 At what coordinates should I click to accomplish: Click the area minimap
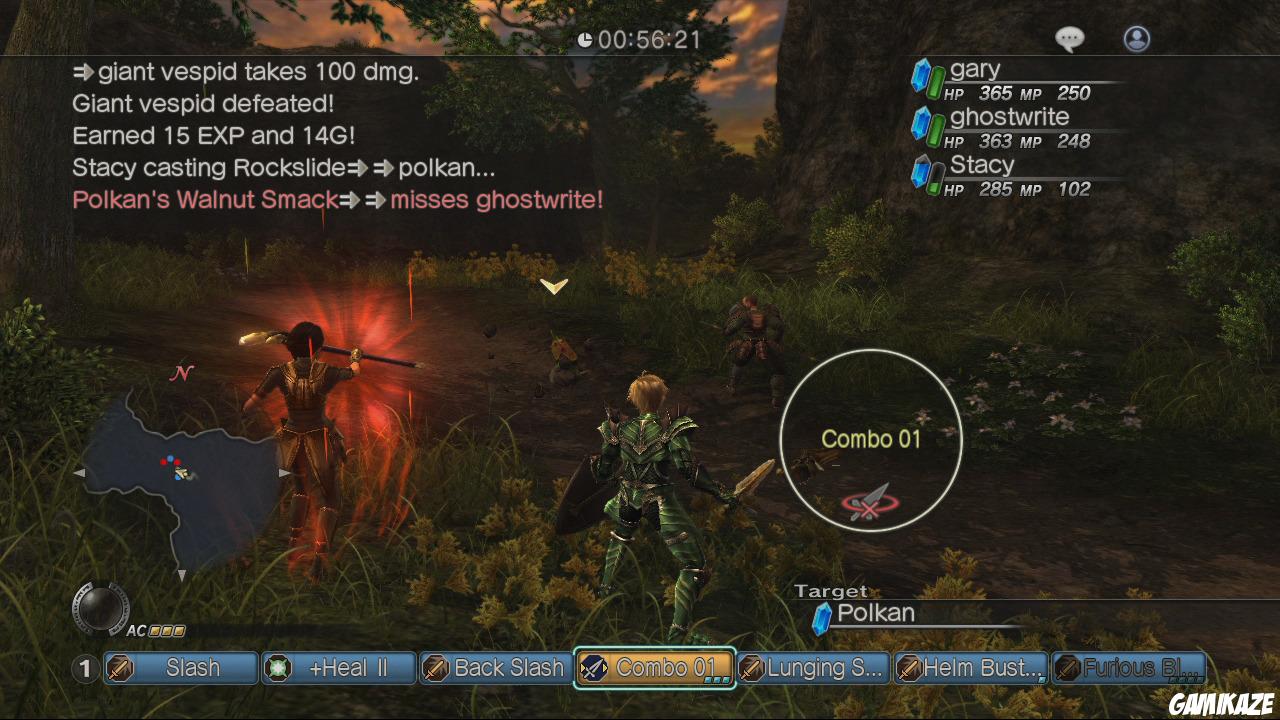point(180,472)
